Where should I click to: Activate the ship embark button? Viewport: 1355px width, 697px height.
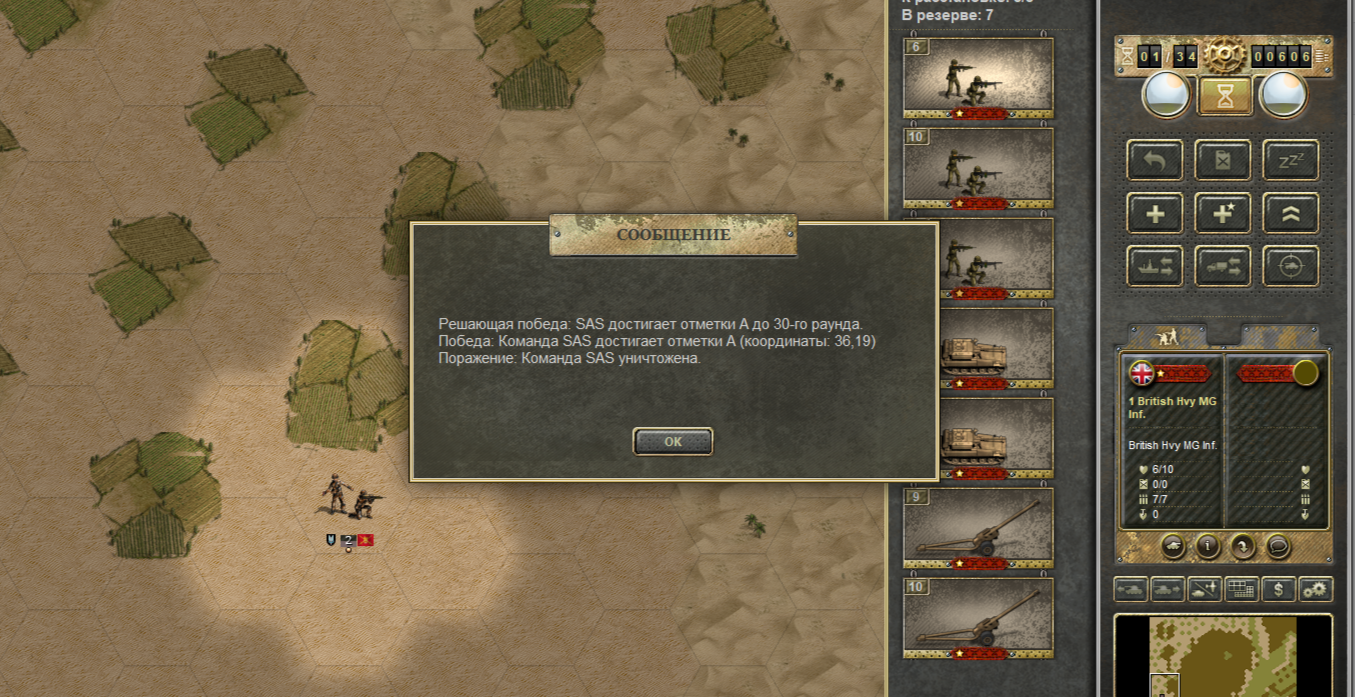1155,266
